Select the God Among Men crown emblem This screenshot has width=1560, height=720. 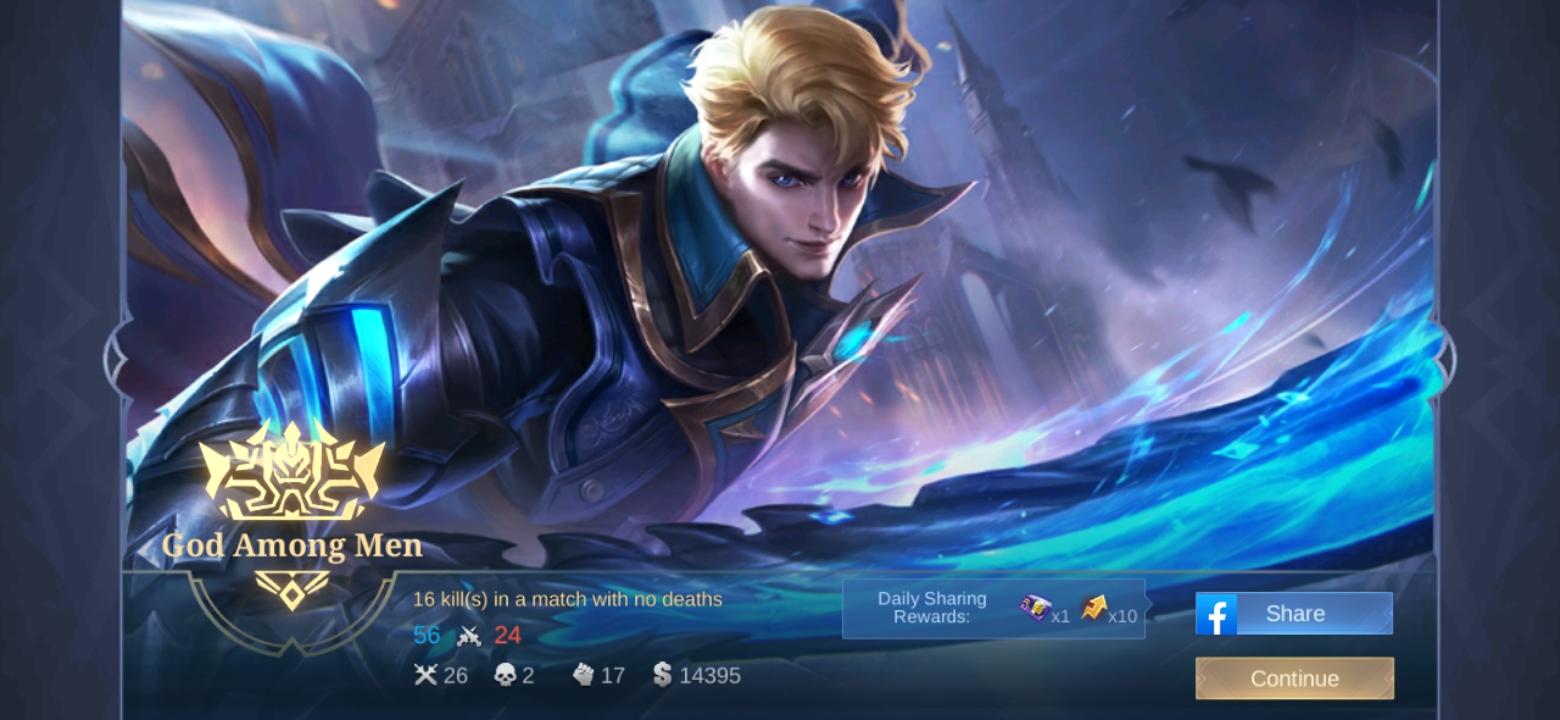(x=290, y=479)
